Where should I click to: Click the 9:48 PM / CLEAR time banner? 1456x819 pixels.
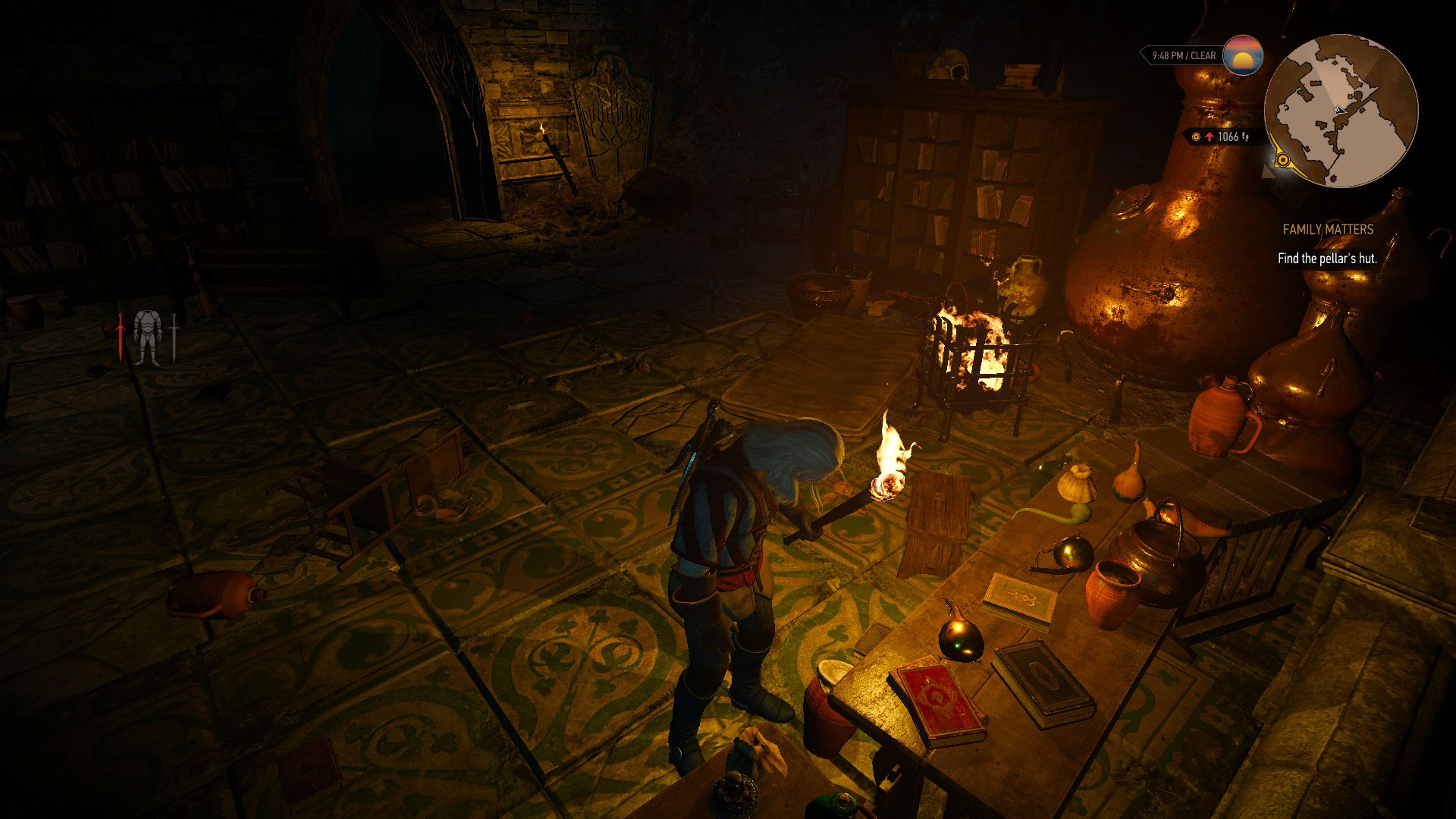coord(1185,55)
